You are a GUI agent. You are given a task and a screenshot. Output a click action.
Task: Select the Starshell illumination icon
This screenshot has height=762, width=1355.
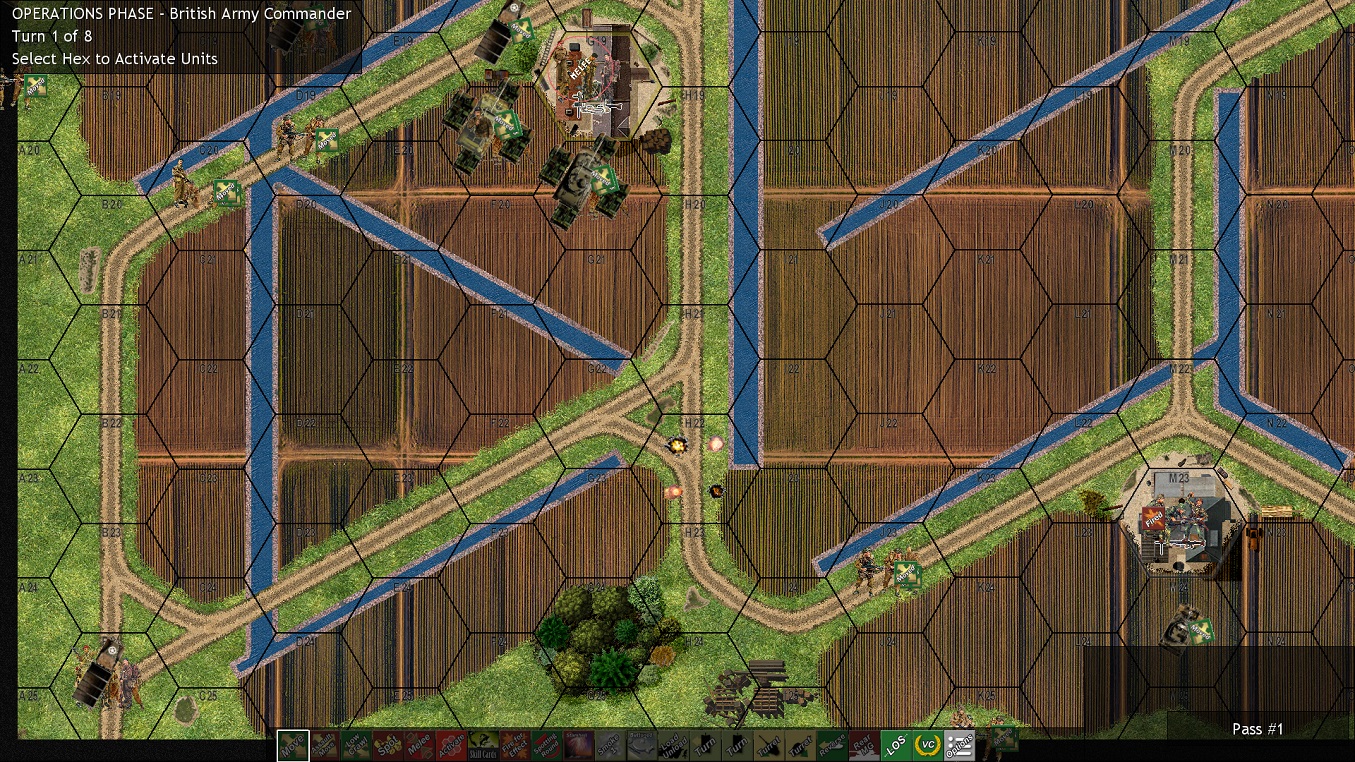(577, 745)
